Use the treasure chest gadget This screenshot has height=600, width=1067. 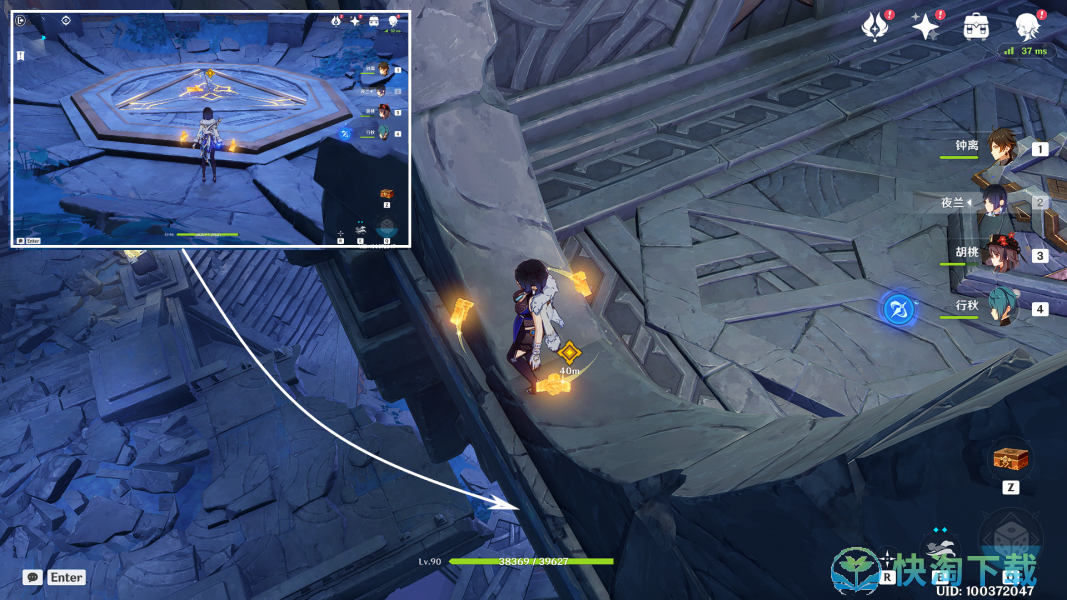1011,459
